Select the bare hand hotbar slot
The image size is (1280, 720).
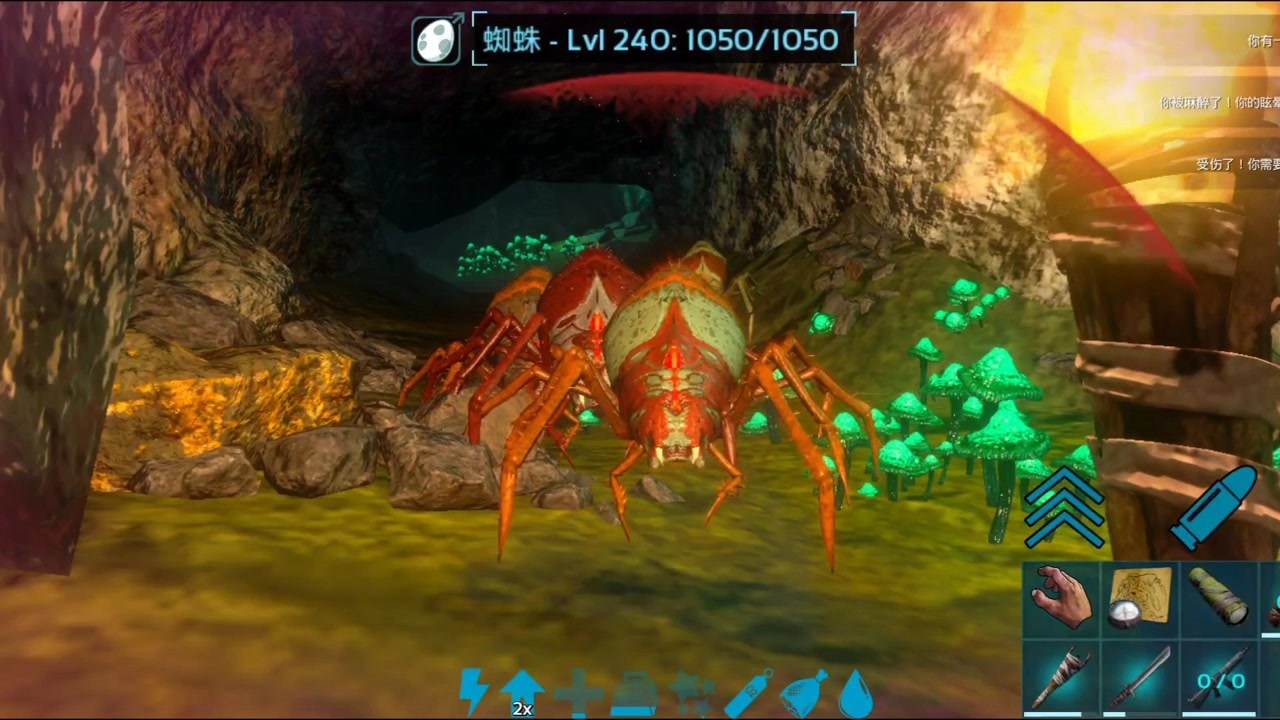click(x=1061, y=599)
